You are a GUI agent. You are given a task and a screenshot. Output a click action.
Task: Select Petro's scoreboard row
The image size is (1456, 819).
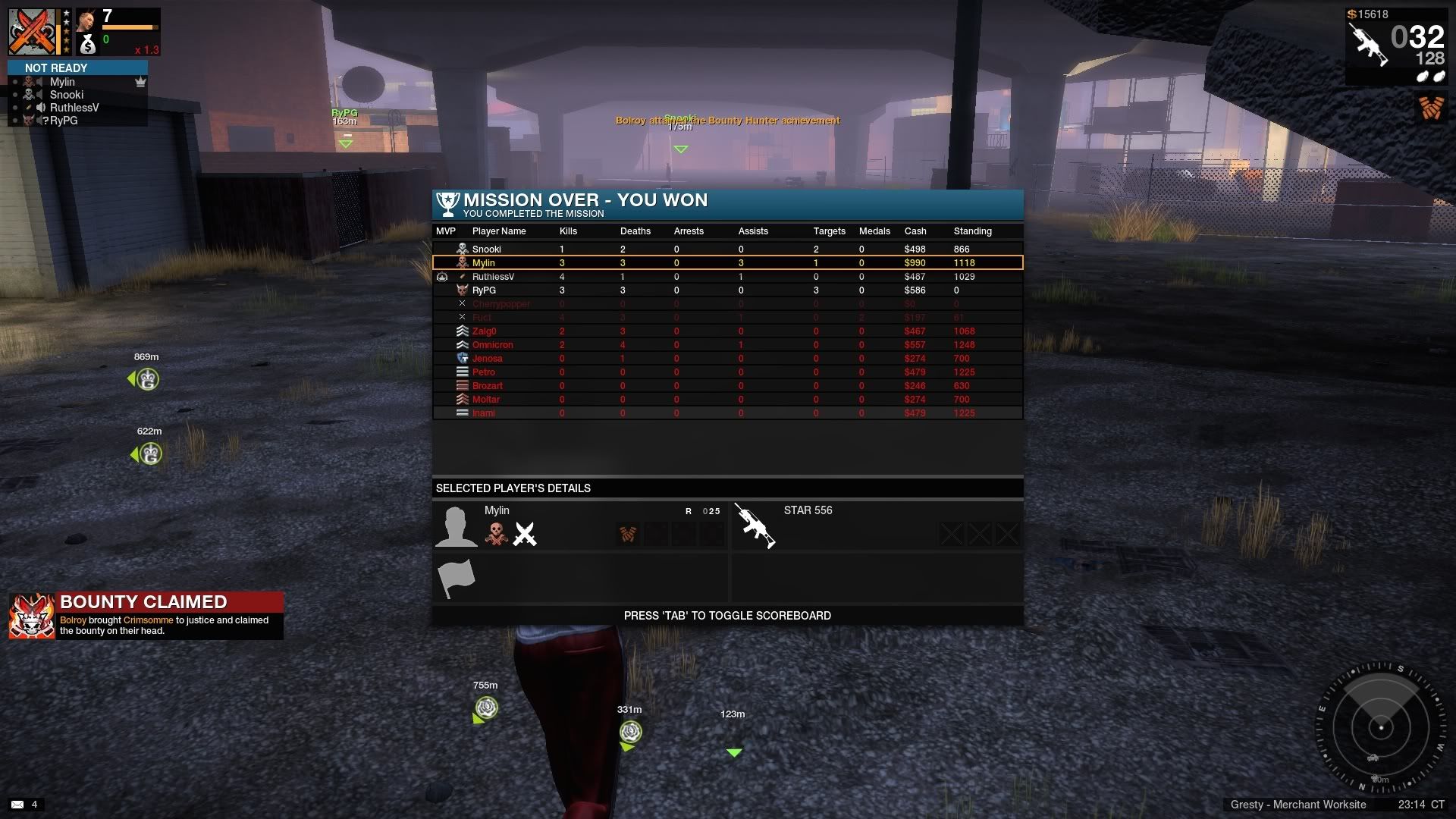pos(483,372)
